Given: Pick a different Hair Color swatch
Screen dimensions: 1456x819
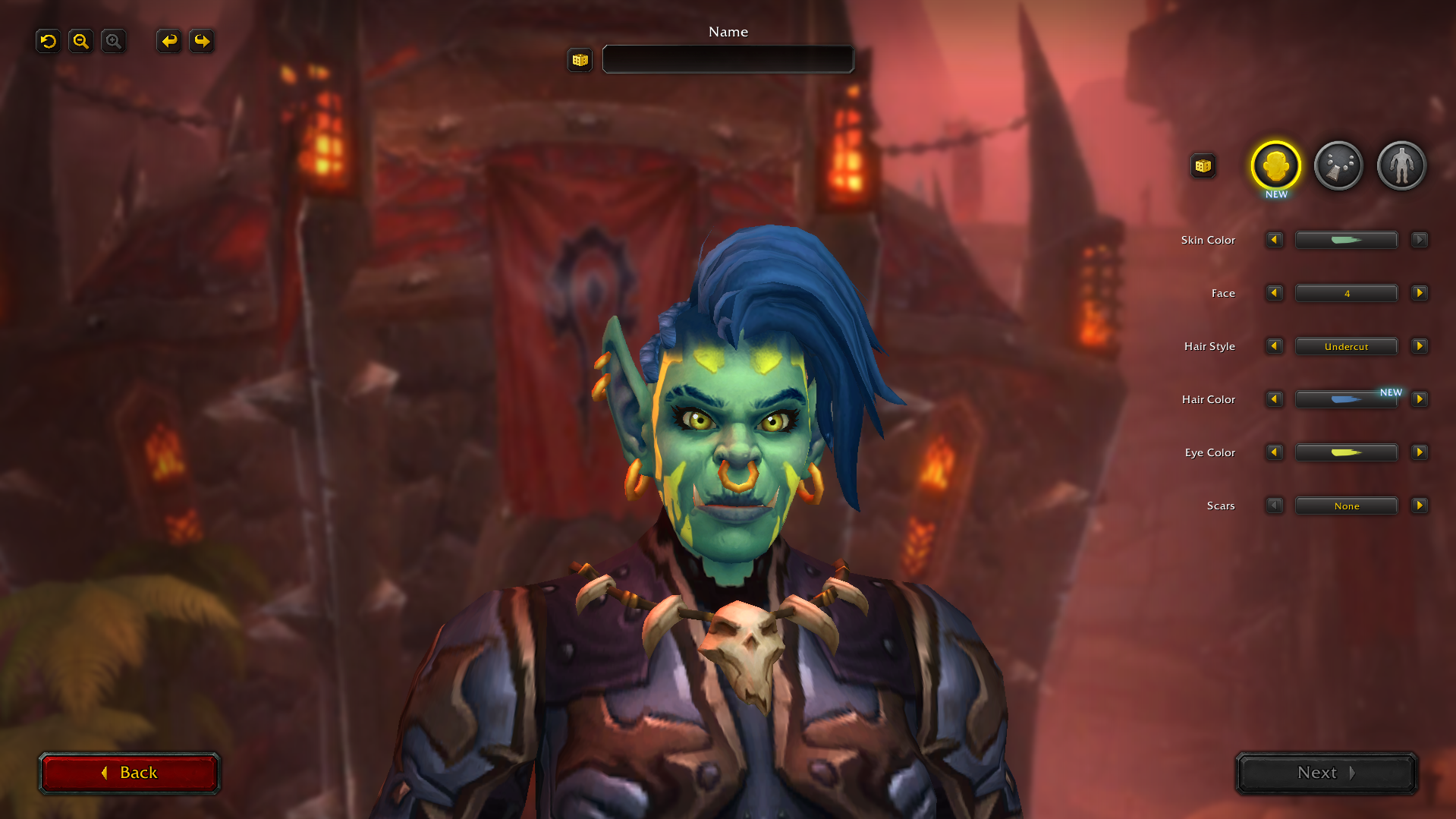Looking at the screenshot, I should point(1346,399).
